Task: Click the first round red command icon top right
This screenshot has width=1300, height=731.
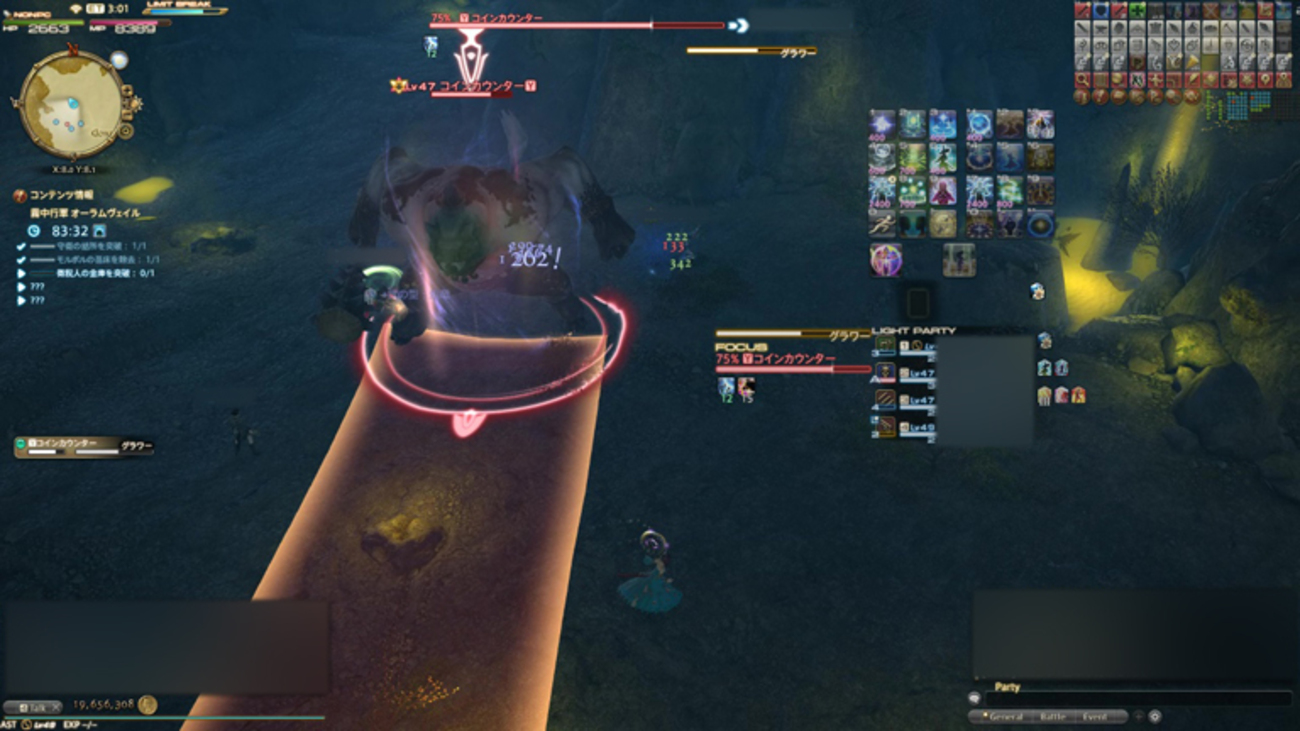Action: [1081, 97]
